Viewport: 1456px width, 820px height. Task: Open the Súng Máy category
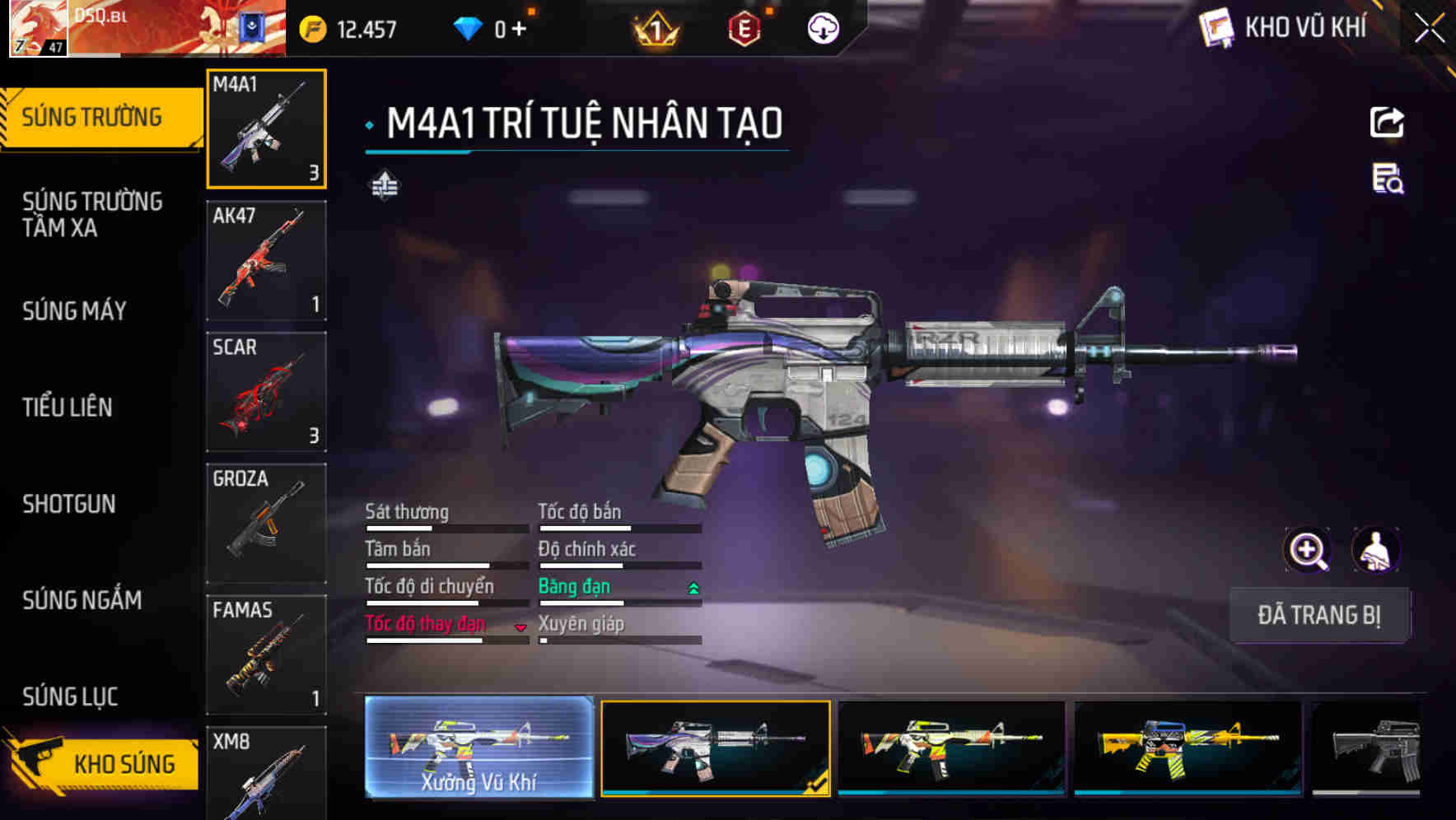click(x=75, y=311)
